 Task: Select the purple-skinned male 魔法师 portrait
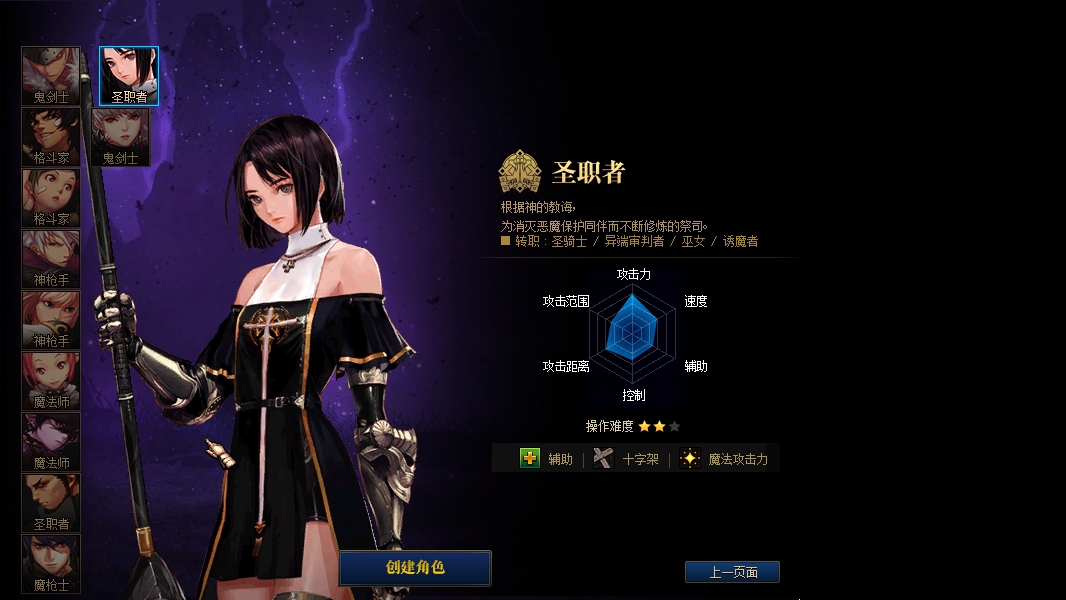pos(51,441)
